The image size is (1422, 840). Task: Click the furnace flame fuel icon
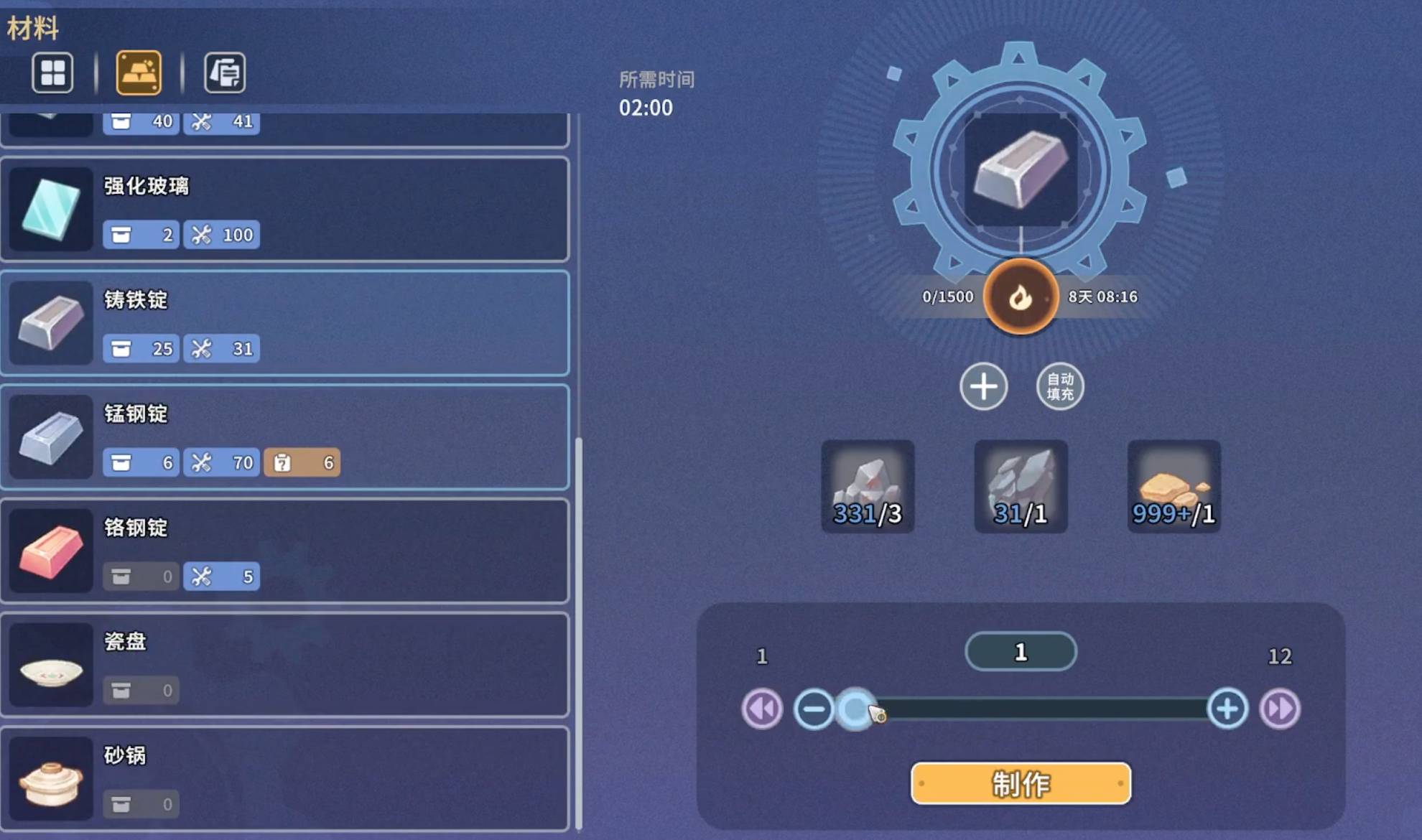(x=1020, y=297)
